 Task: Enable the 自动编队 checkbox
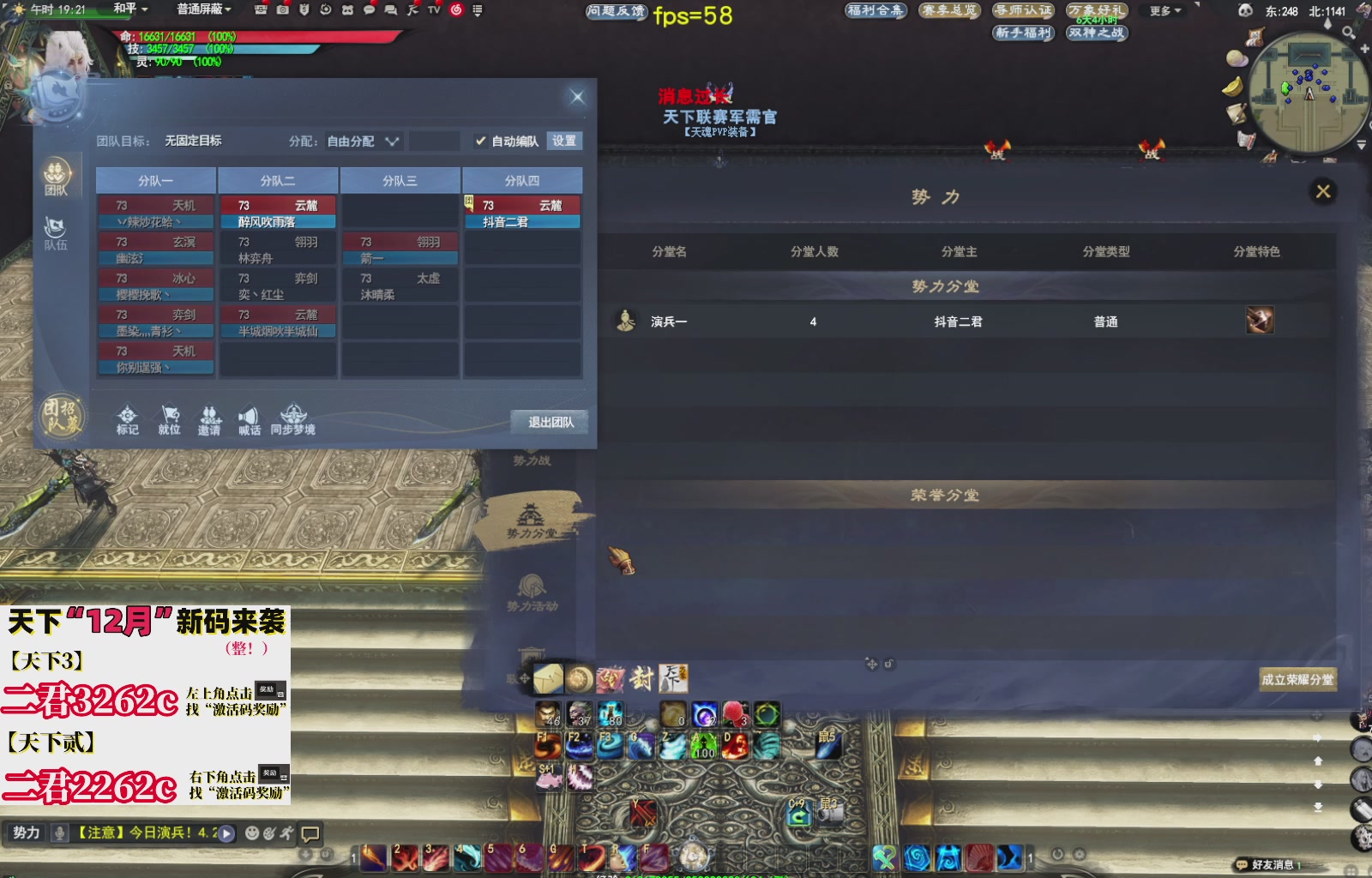[x=482, y=141]
